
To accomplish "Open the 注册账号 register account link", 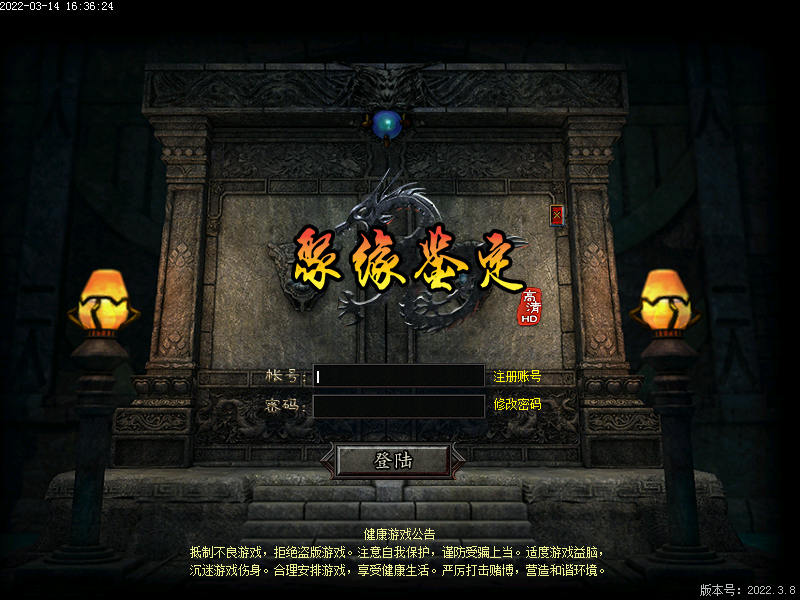I will [517, 377].
